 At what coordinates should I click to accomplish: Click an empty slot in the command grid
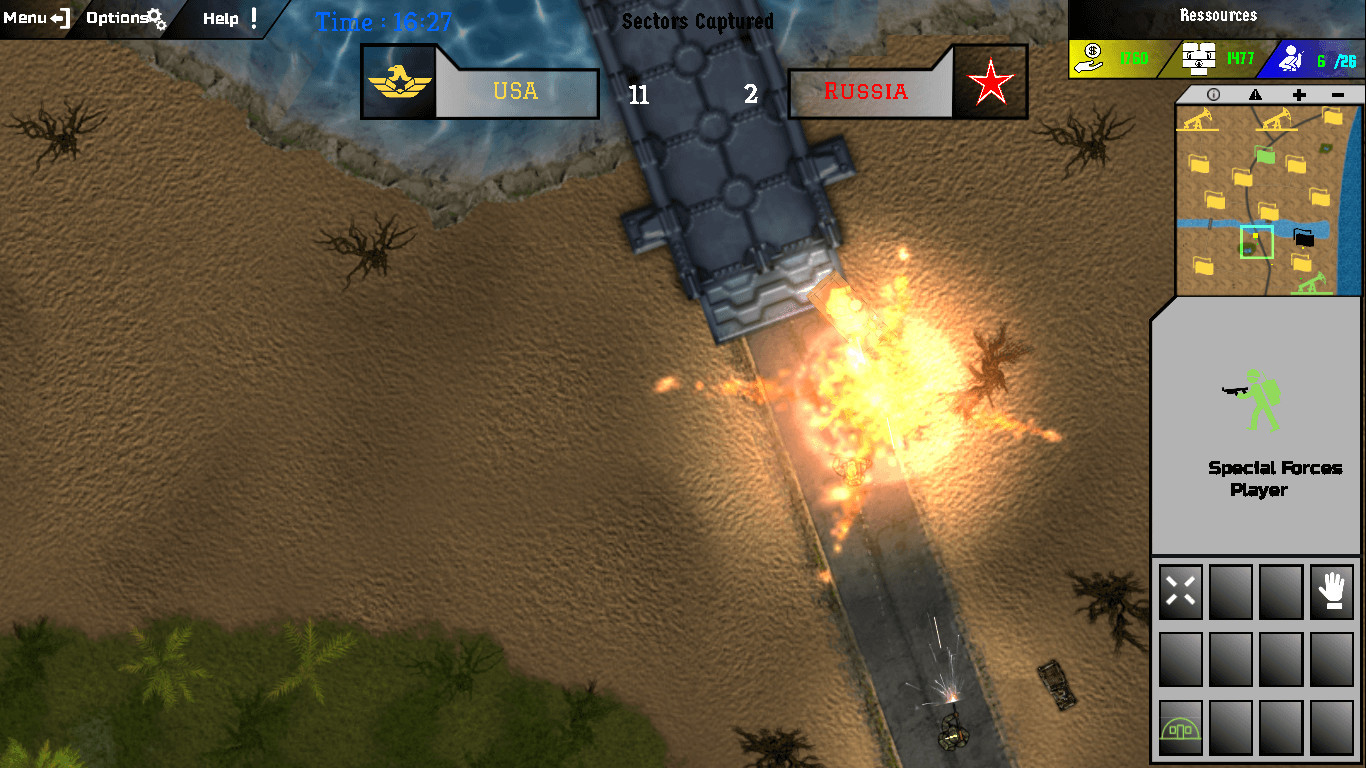(x=1230, y=660)
